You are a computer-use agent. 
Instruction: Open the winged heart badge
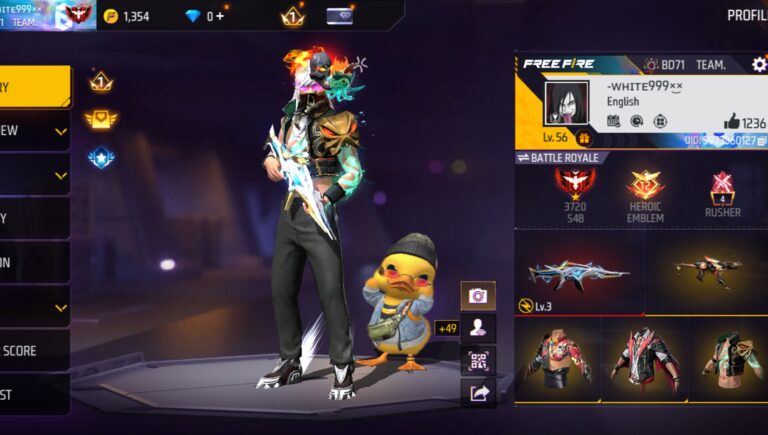(x=101, y=120)
